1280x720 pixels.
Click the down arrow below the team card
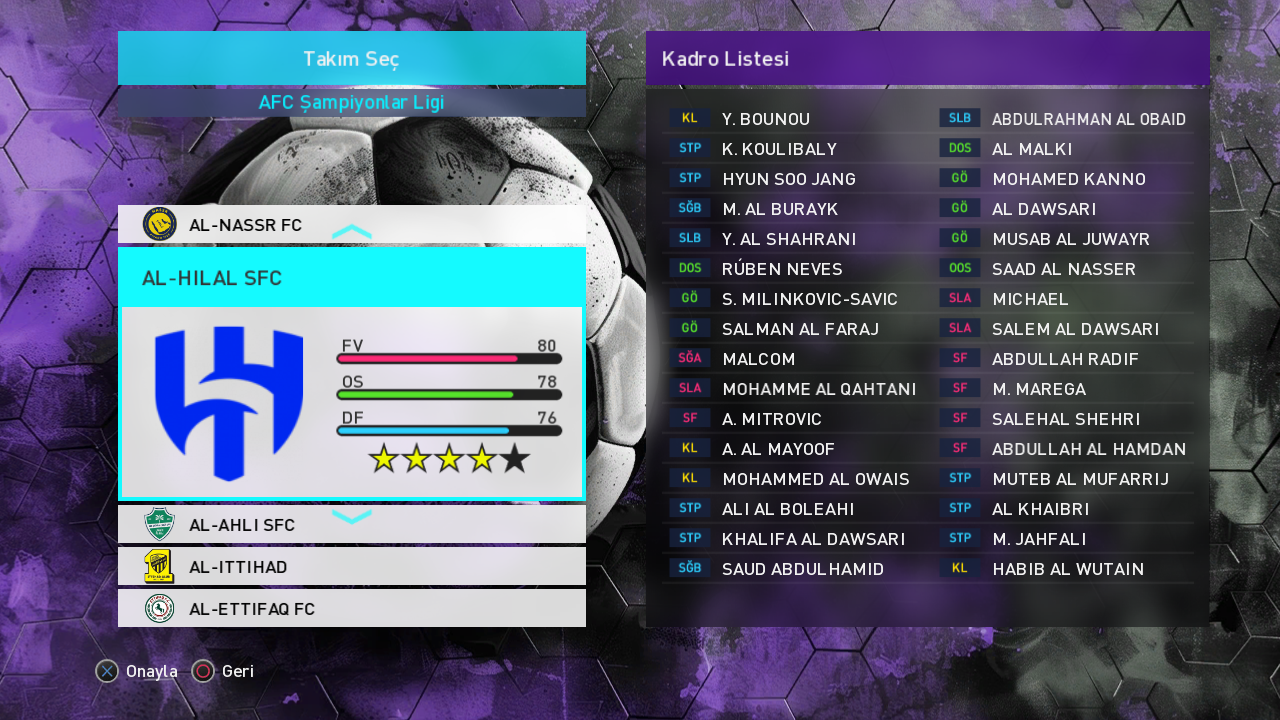[351, 516]
